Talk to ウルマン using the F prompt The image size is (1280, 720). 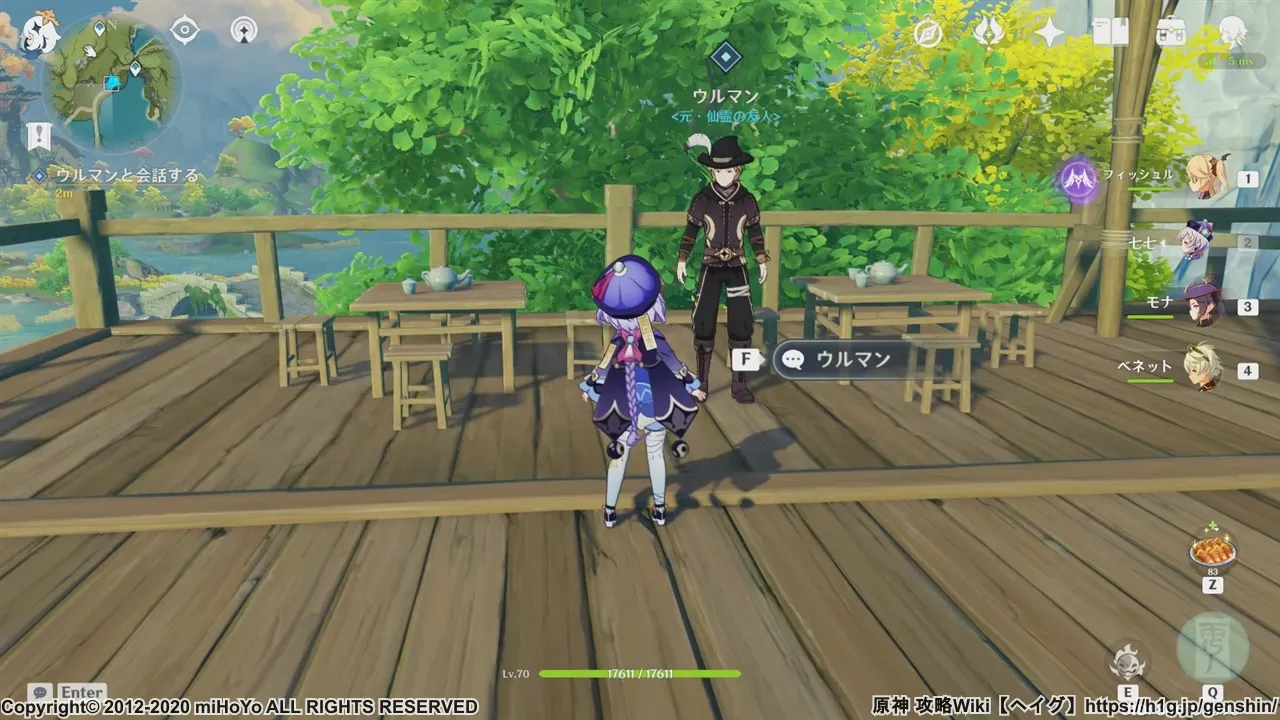tap(747, 358)
